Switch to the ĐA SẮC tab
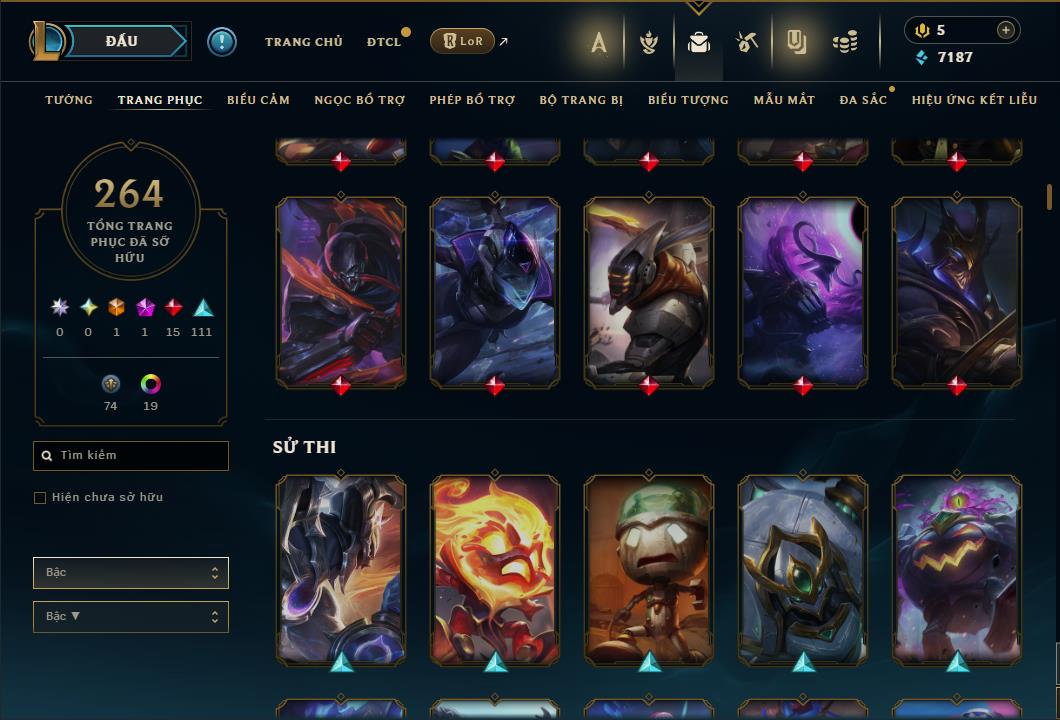The image size is (1060, 720). (863, 100)
